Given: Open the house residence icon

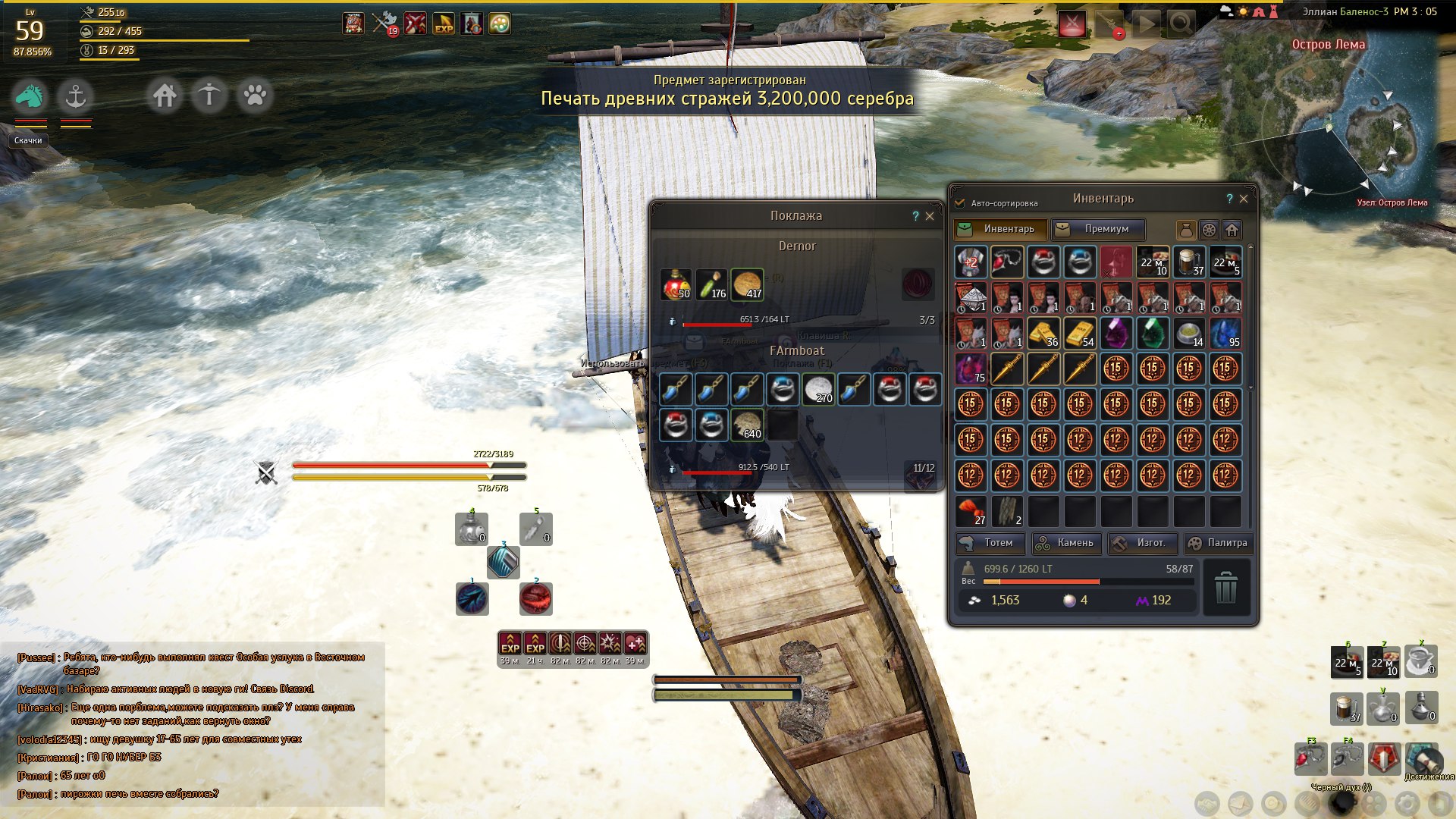Looking at the screenshot, I should pos(165,96).
